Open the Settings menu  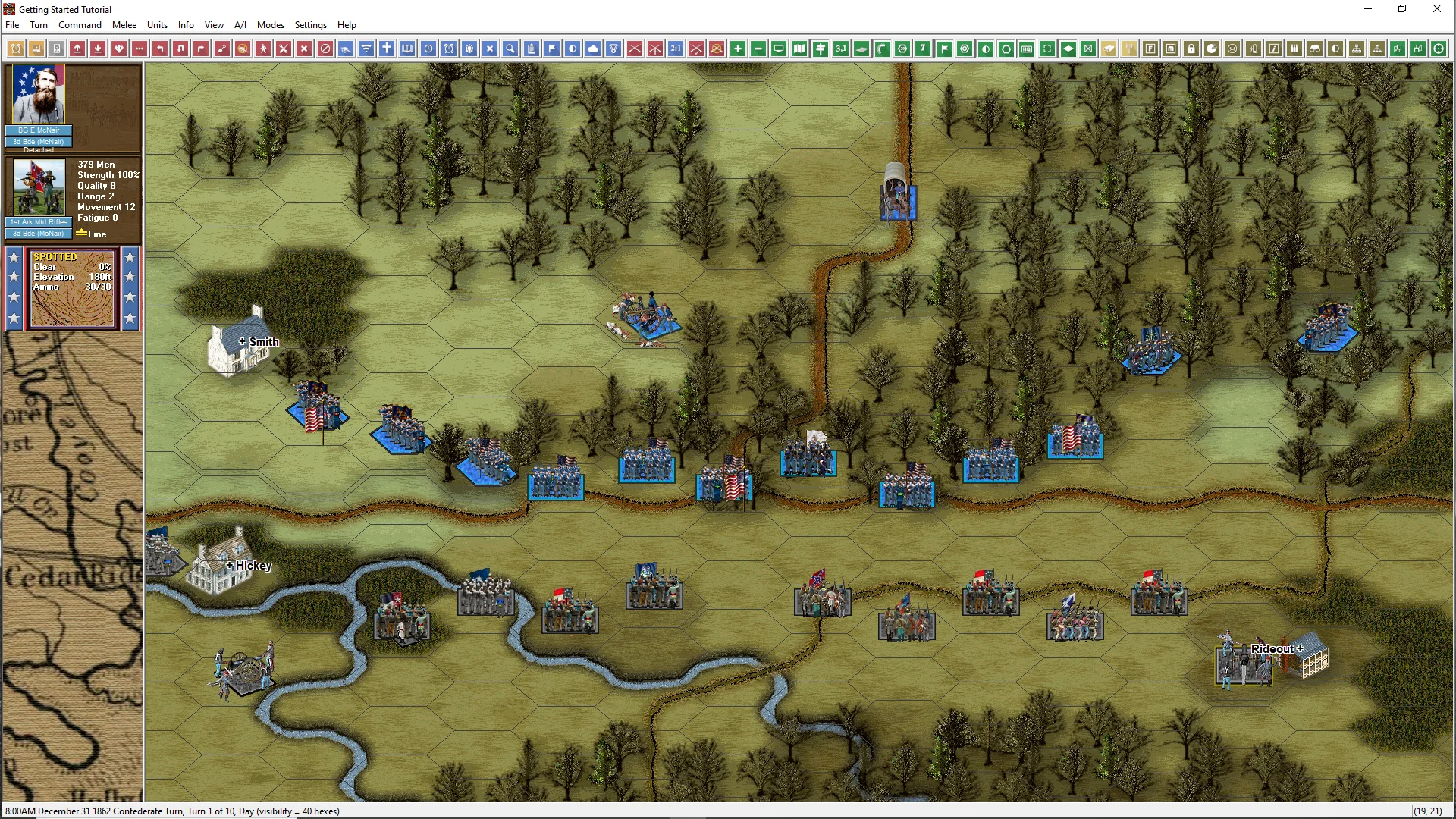pos(311,25)
